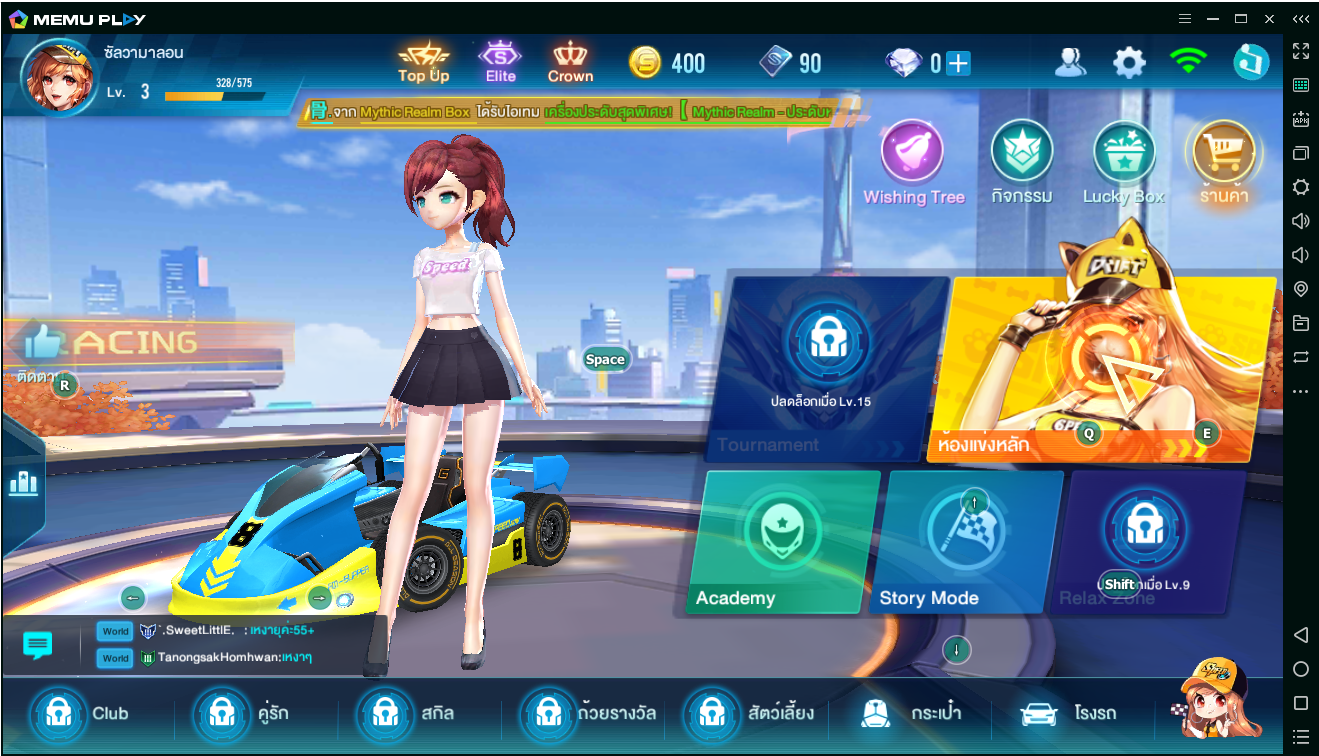Open the game settings gear
The width and height of the screenshot is (1319, 756).
click(x=1129, y=64)
